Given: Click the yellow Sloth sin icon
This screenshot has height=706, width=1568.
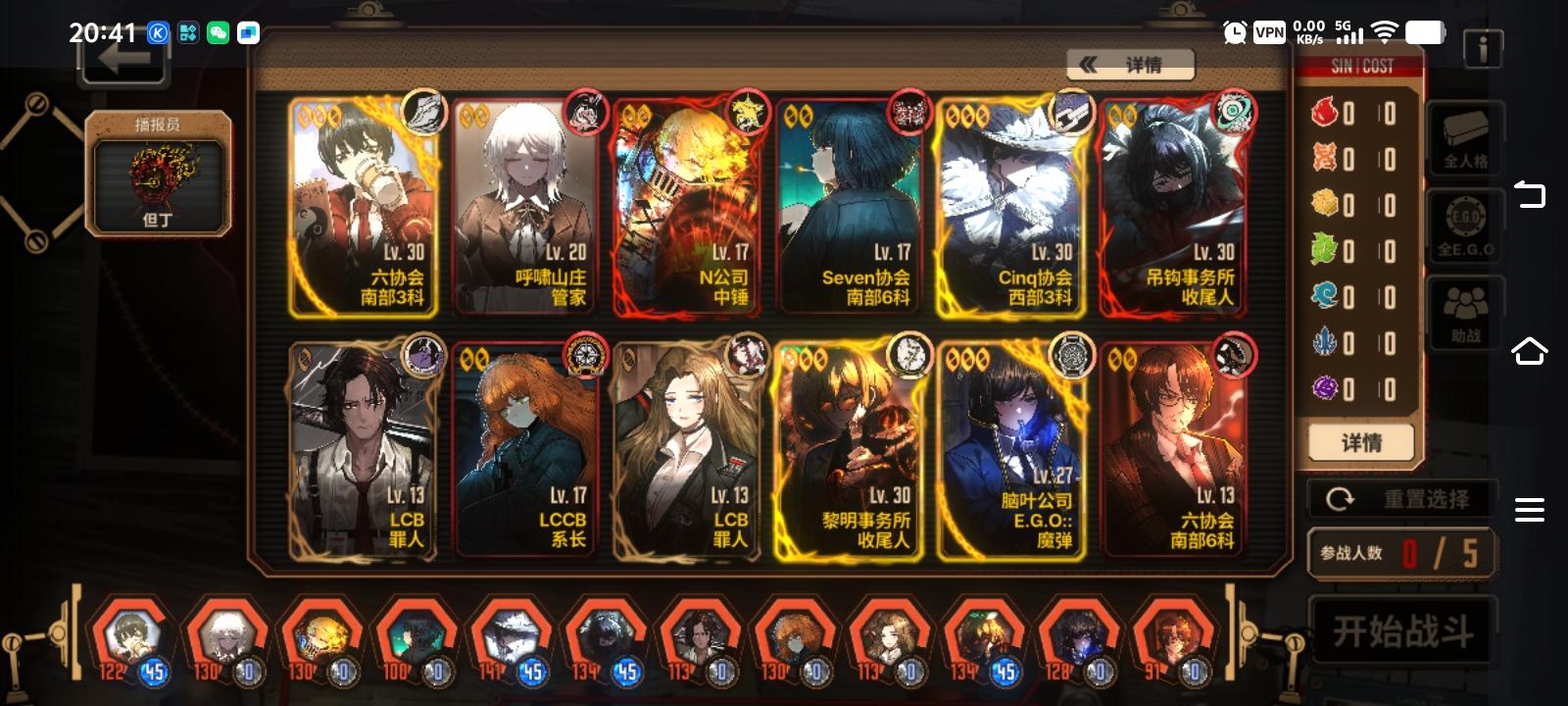Looking at the screenshot, I should point(1326,201).
